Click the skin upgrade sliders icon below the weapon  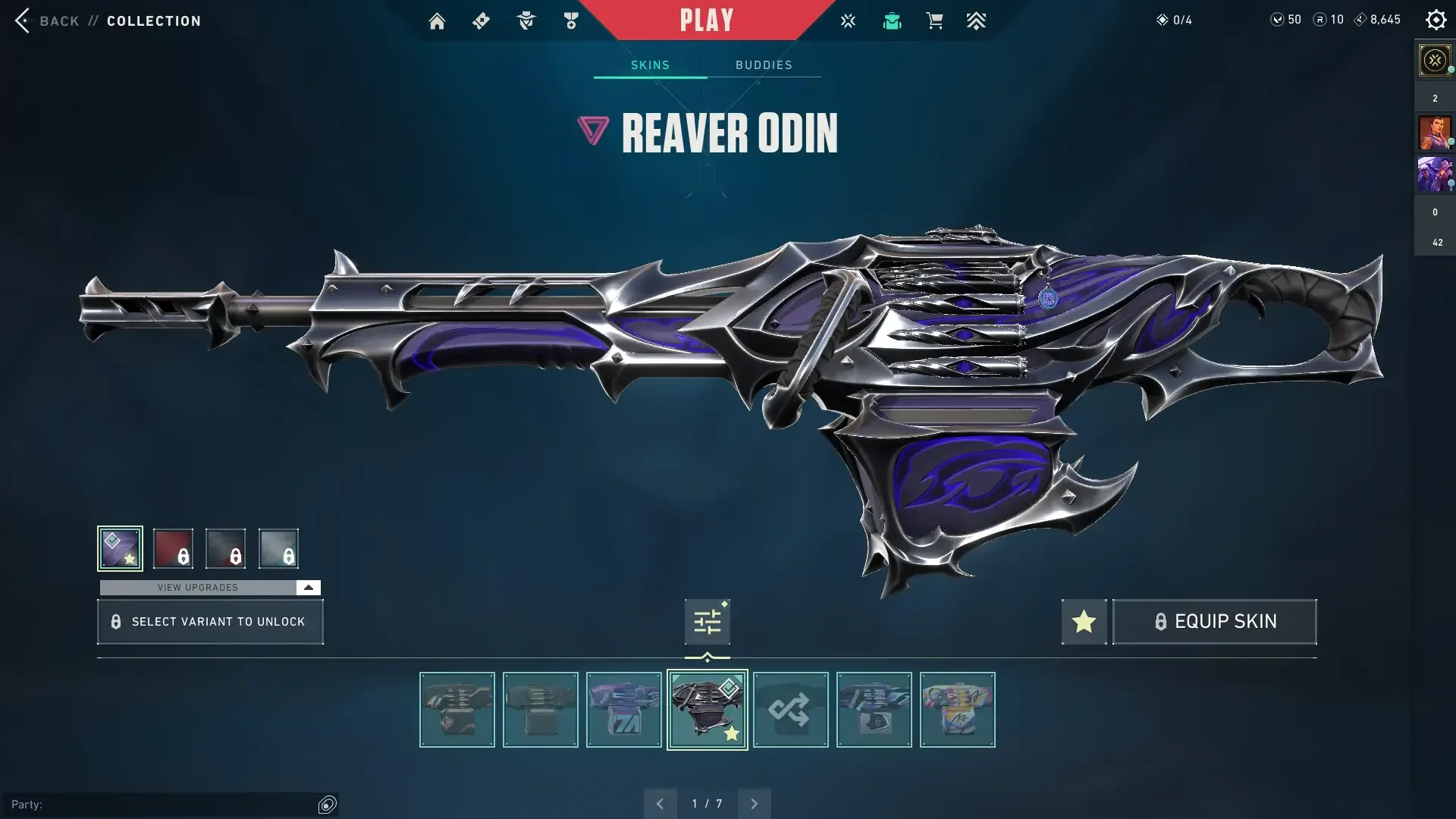pos(707,621)
